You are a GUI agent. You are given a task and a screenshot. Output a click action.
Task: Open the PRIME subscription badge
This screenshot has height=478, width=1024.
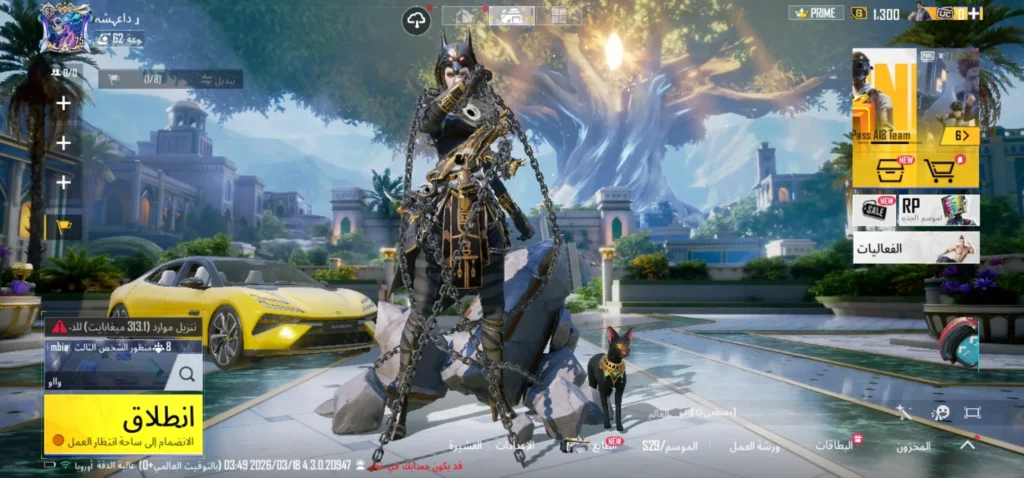tap(816, 13)
